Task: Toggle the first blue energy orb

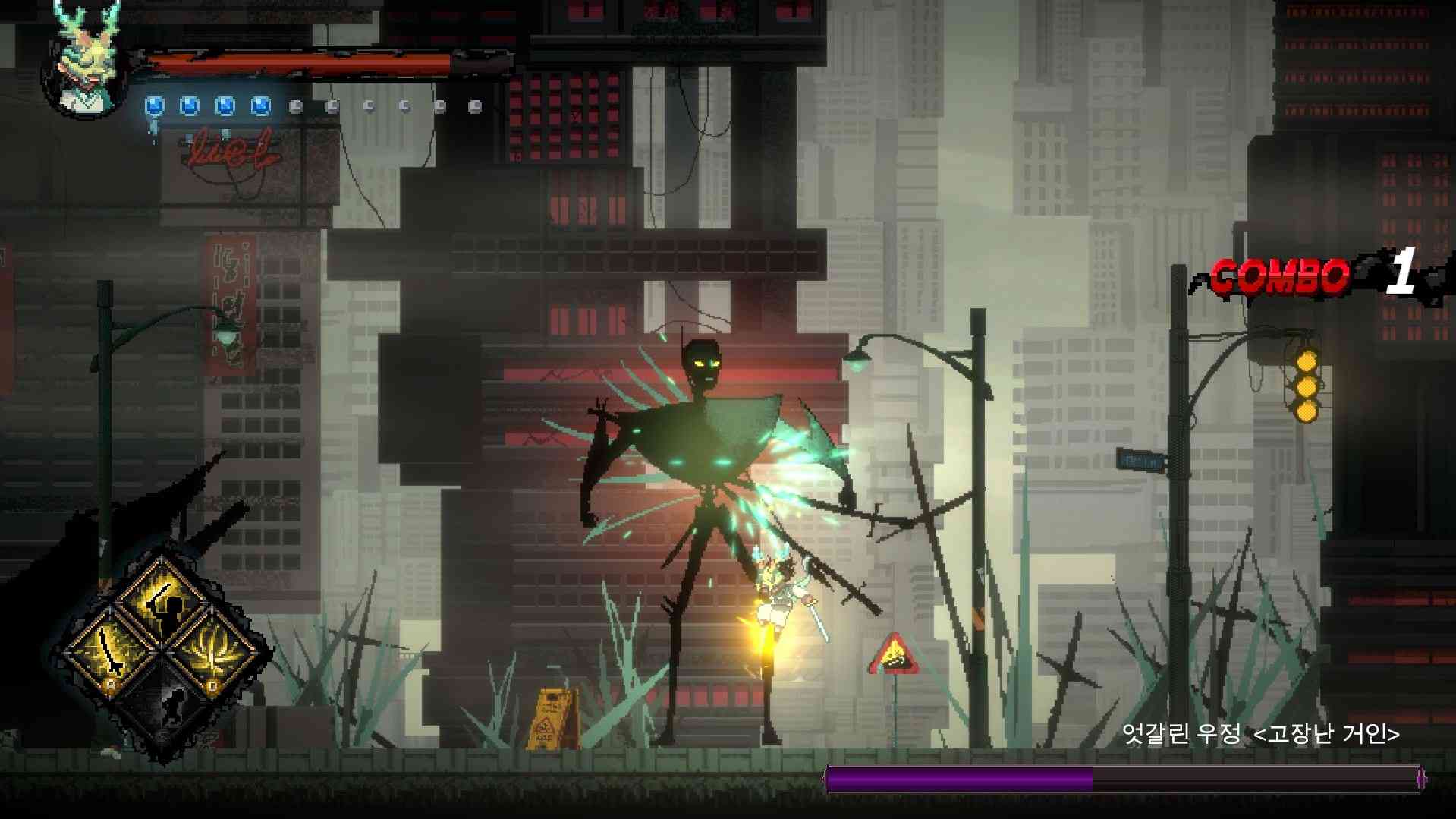Action: 154,105
